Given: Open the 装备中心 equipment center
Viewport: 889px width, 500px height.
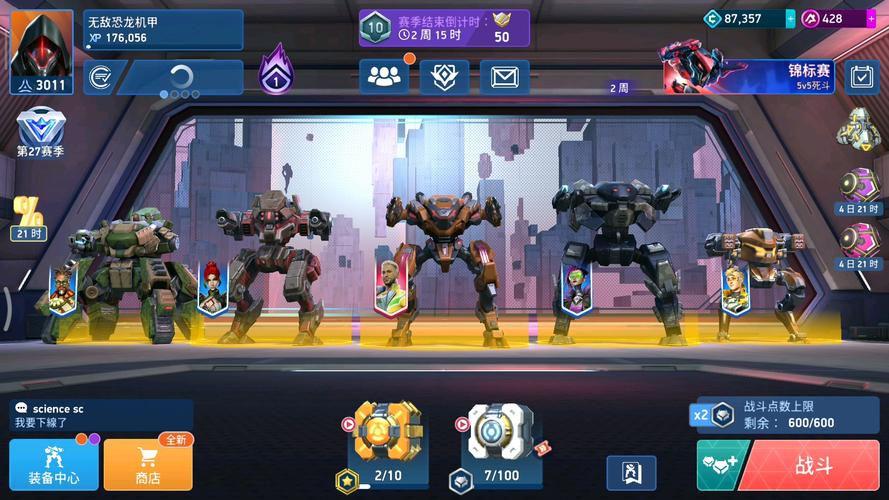Looking at the screenshot, I should (x=54, y=465).
